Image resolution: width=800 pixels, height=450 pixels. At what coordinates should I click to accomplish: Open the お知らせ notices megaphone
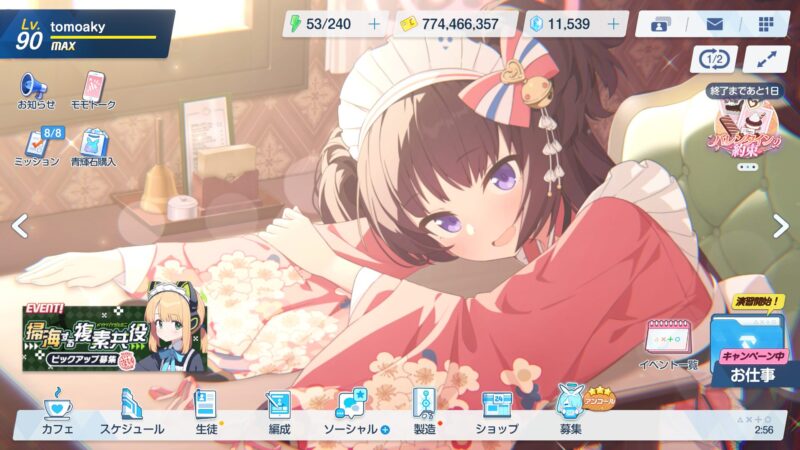[x=36, y=90]
